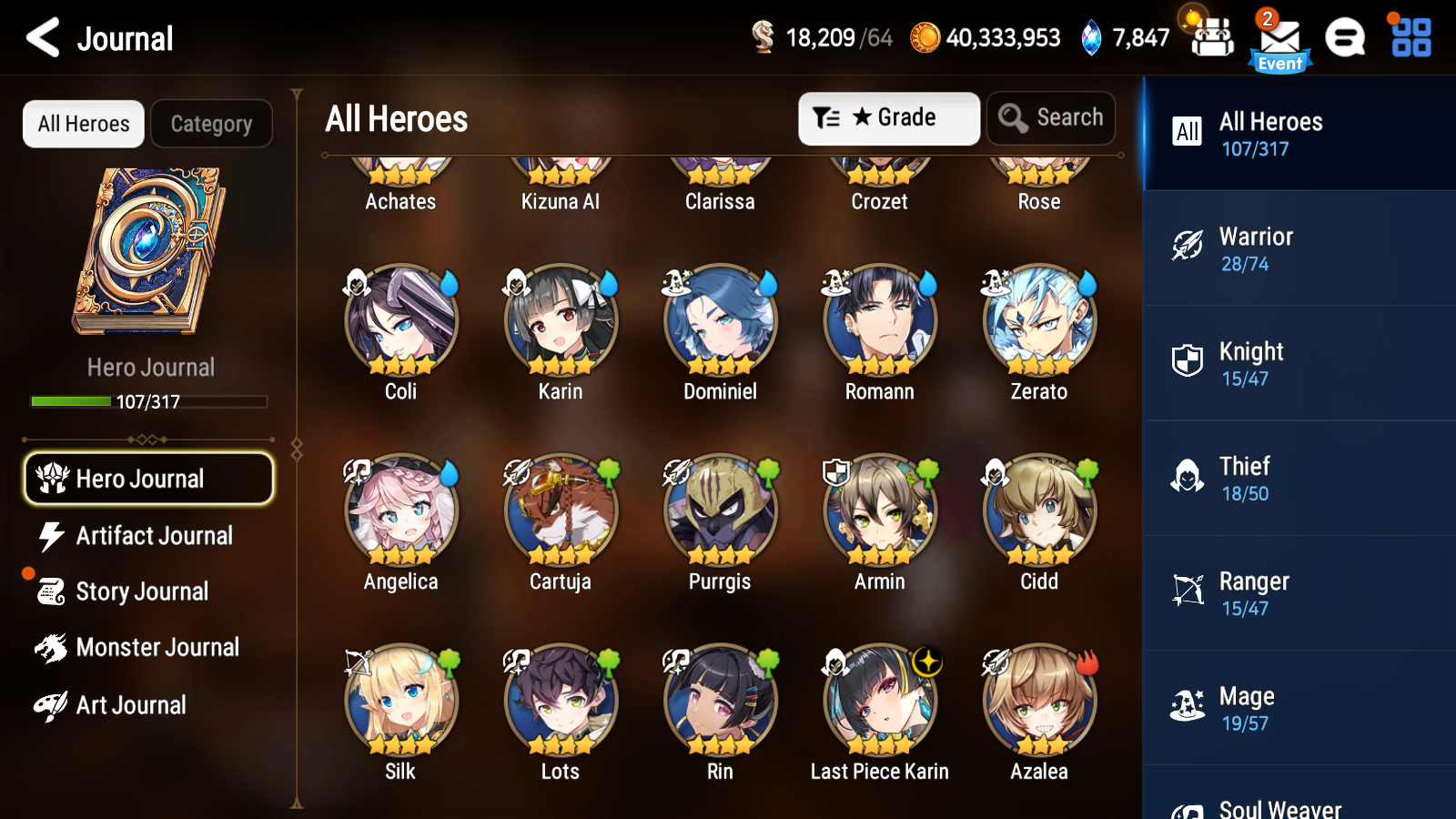Open the gift box icon in top bar
This screenshot has height=819, width=1456.
click(1210, 38)
